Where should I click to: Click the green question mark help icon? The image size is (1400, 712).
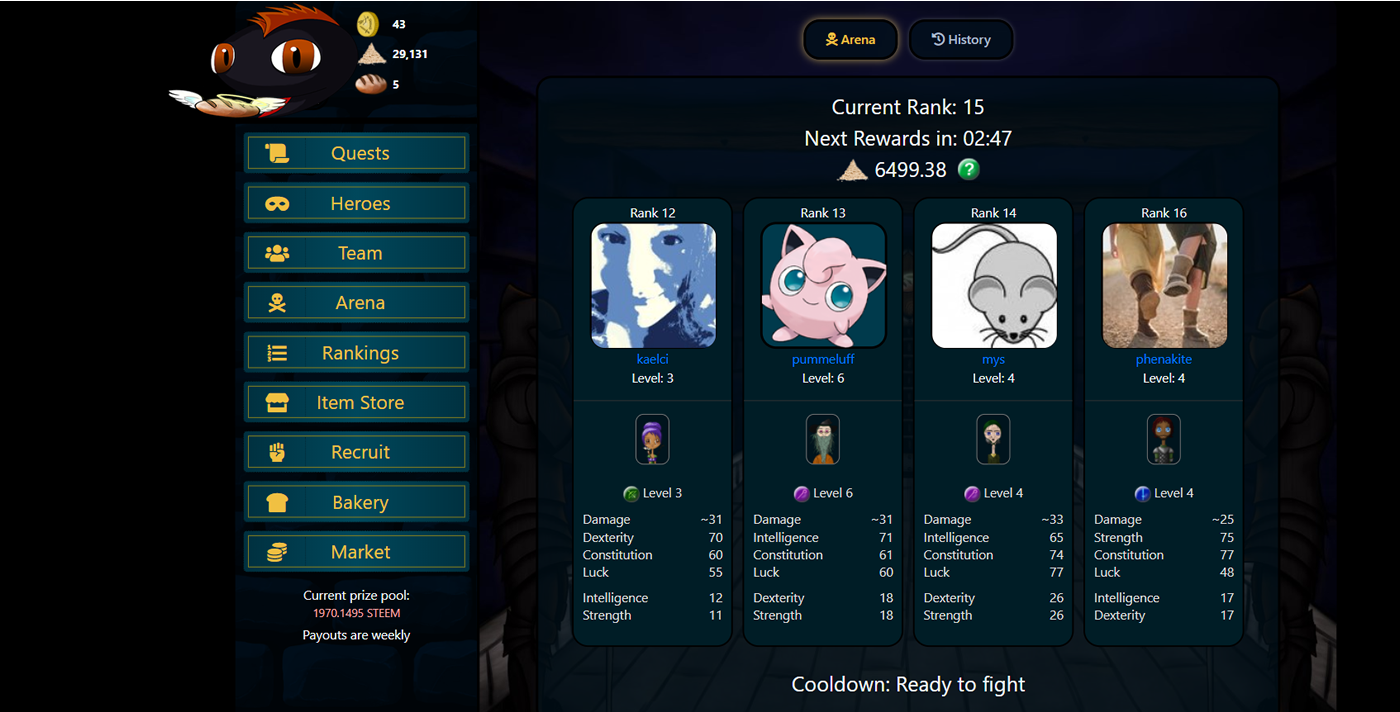pos(968,170)
